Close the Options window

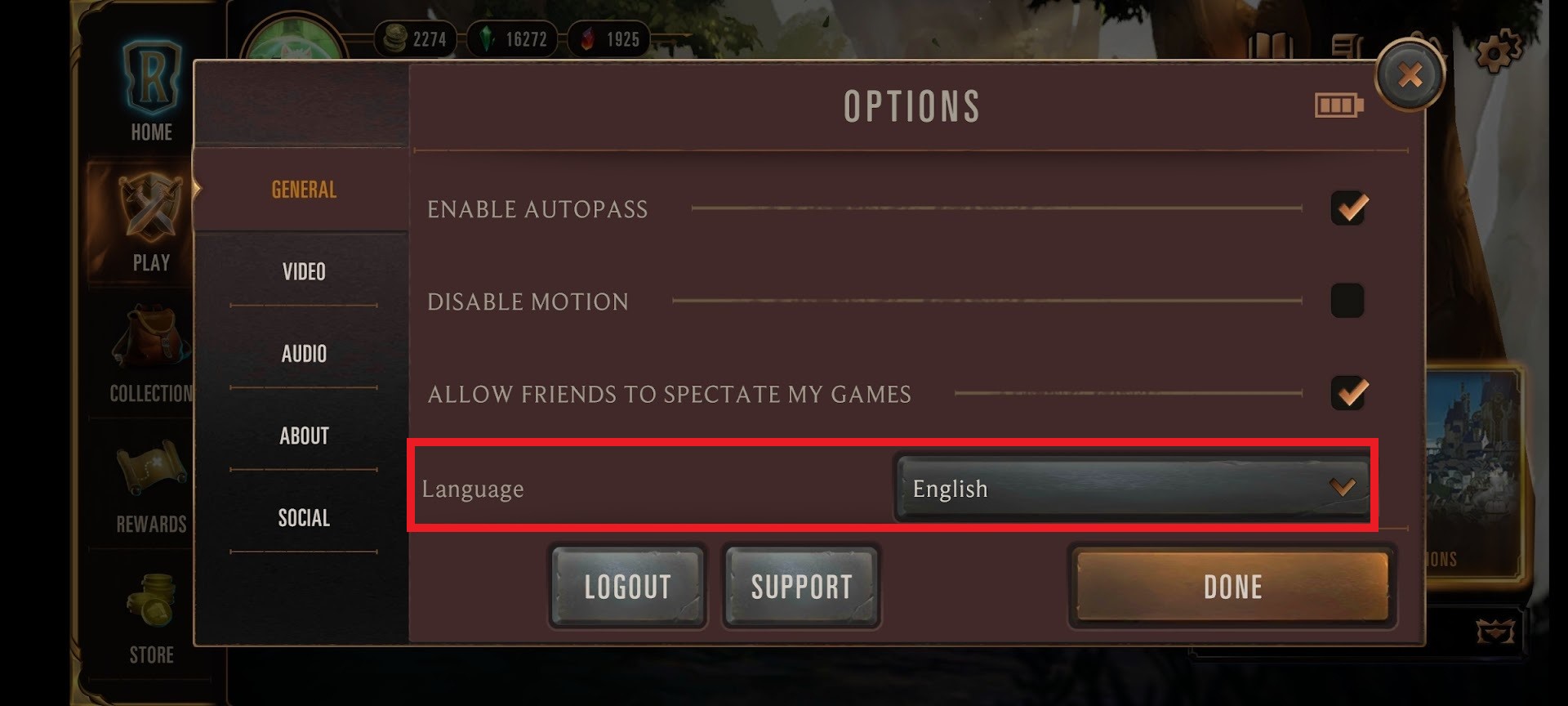pos(1410,76)
